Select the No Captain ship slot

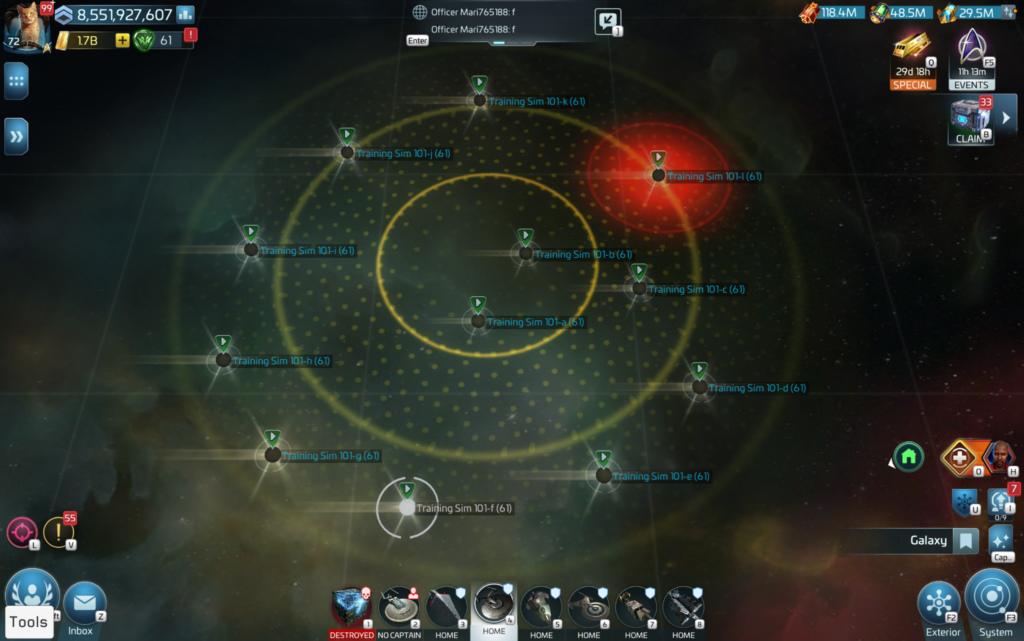click(399, 607)
